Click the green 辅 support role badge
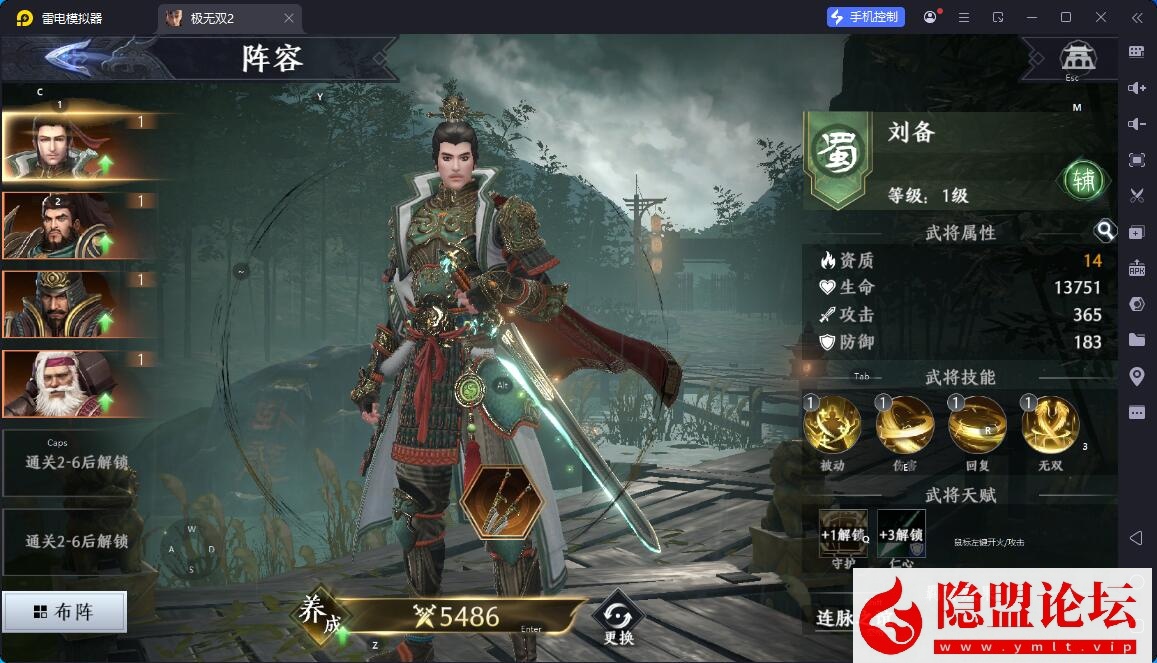Viewport: 1157px width, 663px height. 1084,181
